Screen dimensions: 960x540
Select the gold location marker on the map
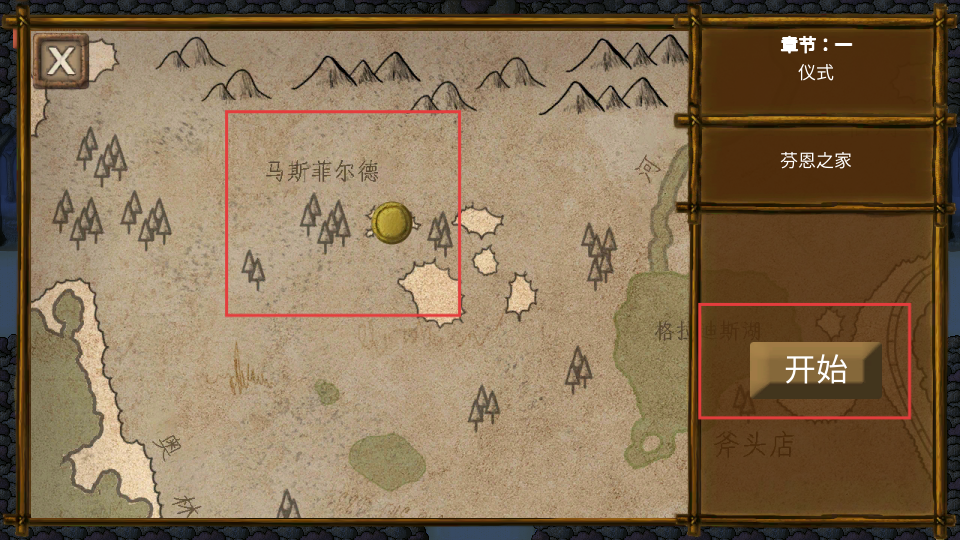[x=391, y=222]
